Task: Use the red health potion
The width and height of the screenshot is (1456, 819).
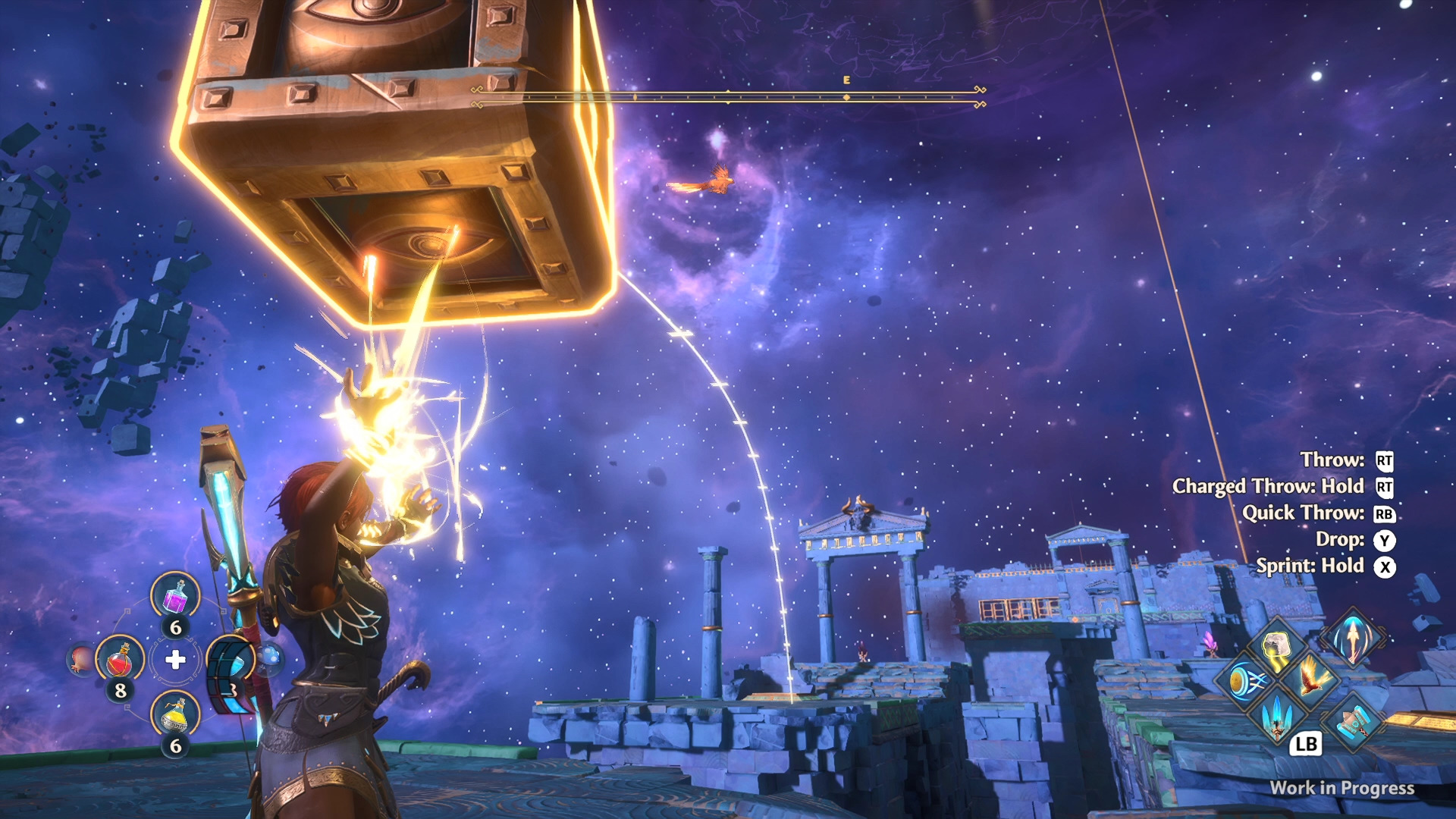Action: click(x=120, y=660)
